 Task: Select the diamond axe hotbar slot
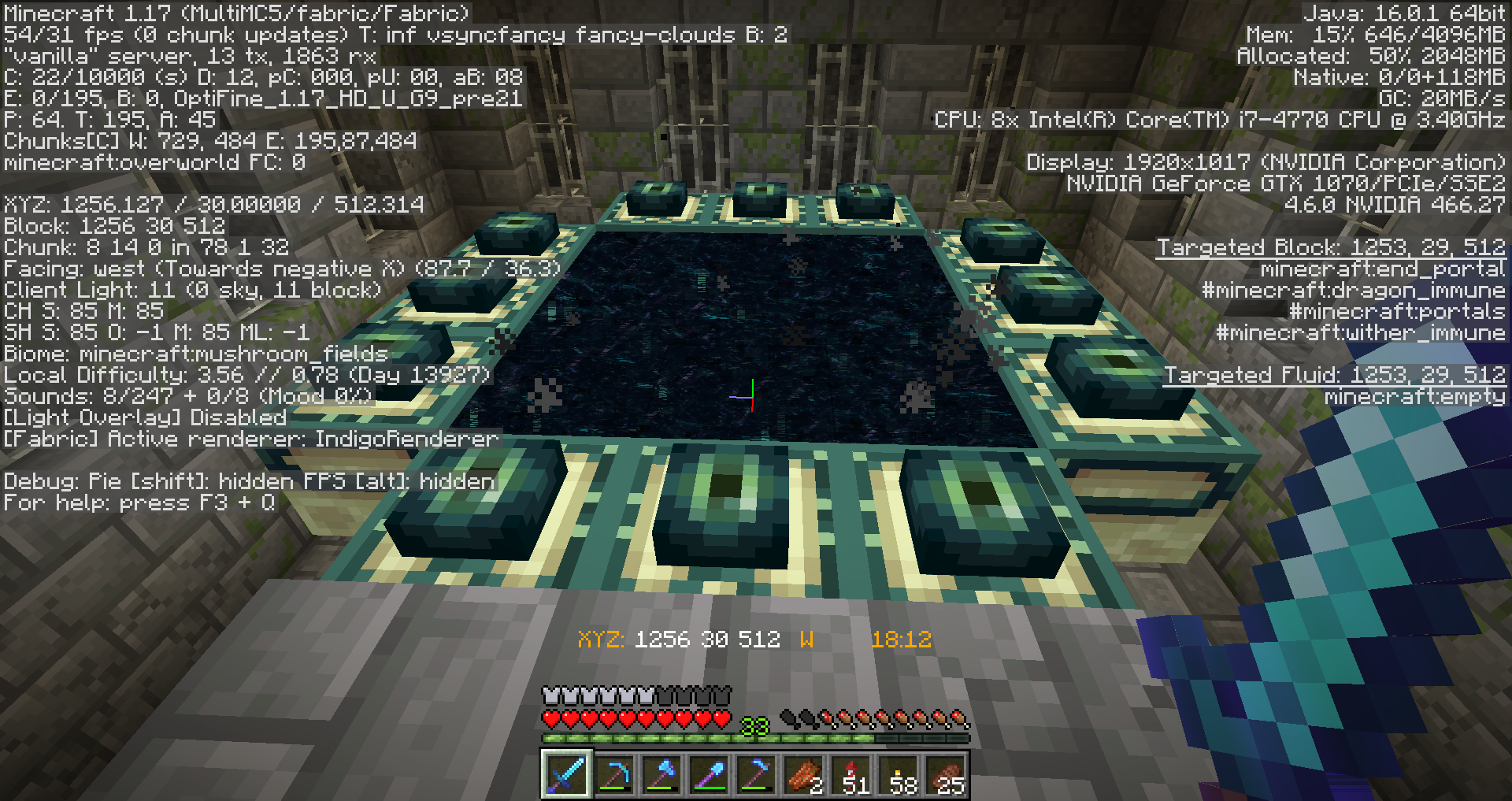tap(661, 774)
